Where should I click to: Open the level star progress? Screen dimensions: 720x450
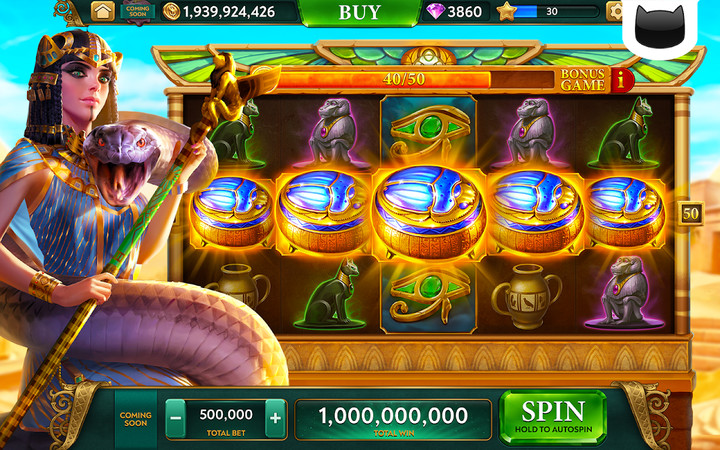pyautogui.click(x=506, y=12)
